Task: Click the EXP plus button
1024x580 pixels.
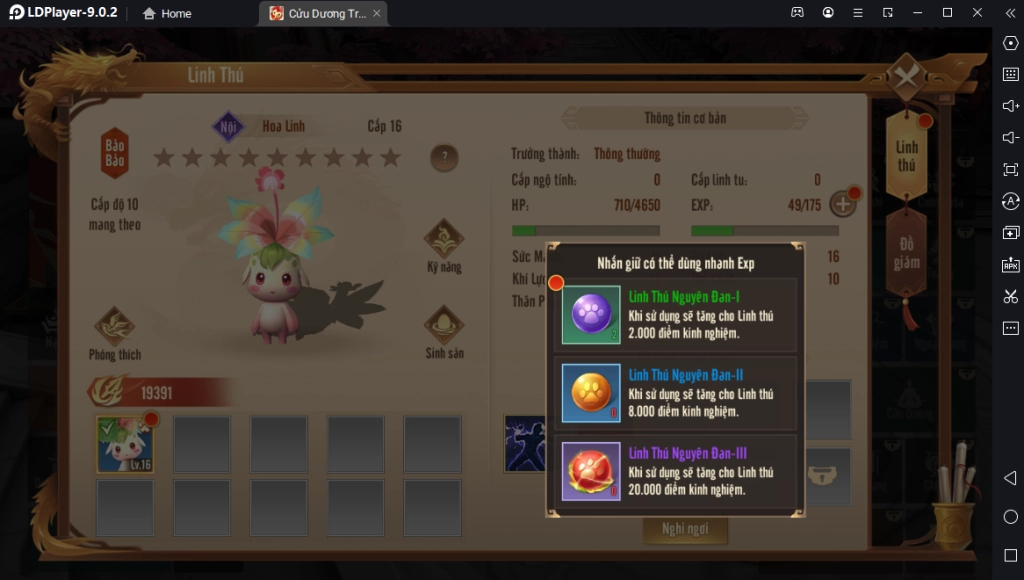Action: point(843,205)
